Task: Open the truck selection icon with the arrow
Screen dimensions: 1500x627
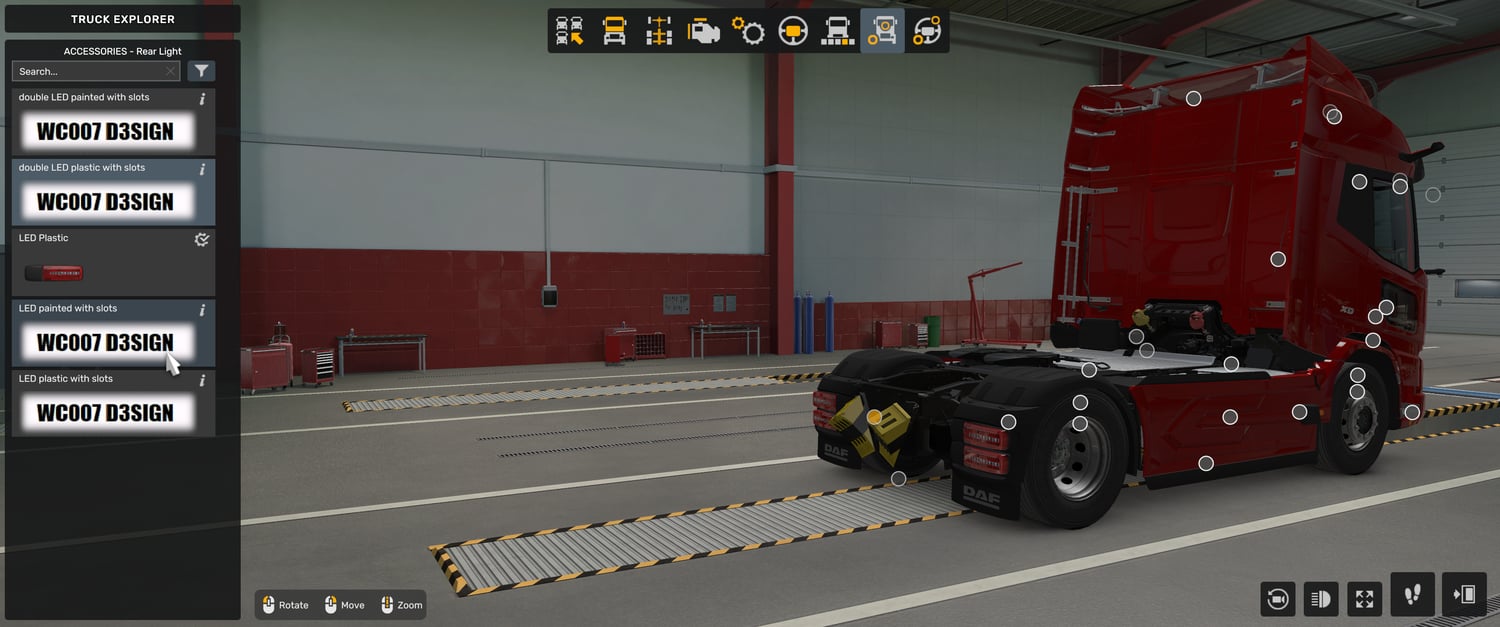Action: coord(570,31)
